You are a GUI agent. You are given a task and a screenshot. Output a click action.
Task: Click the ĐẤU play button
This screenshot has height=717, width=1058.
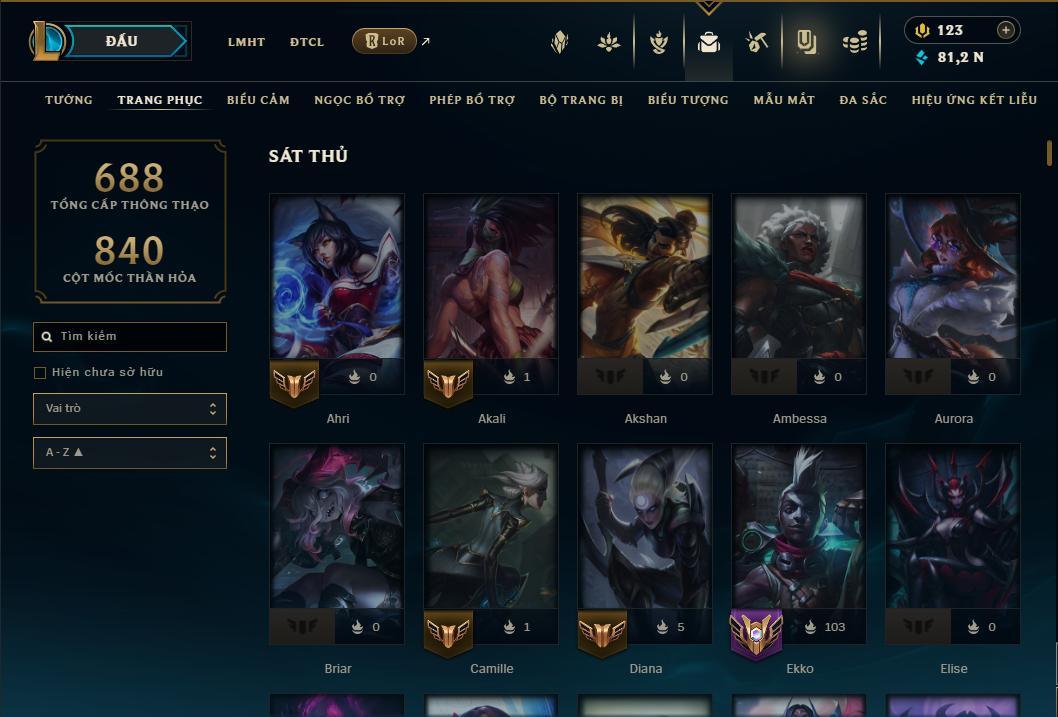pos(121,41)
